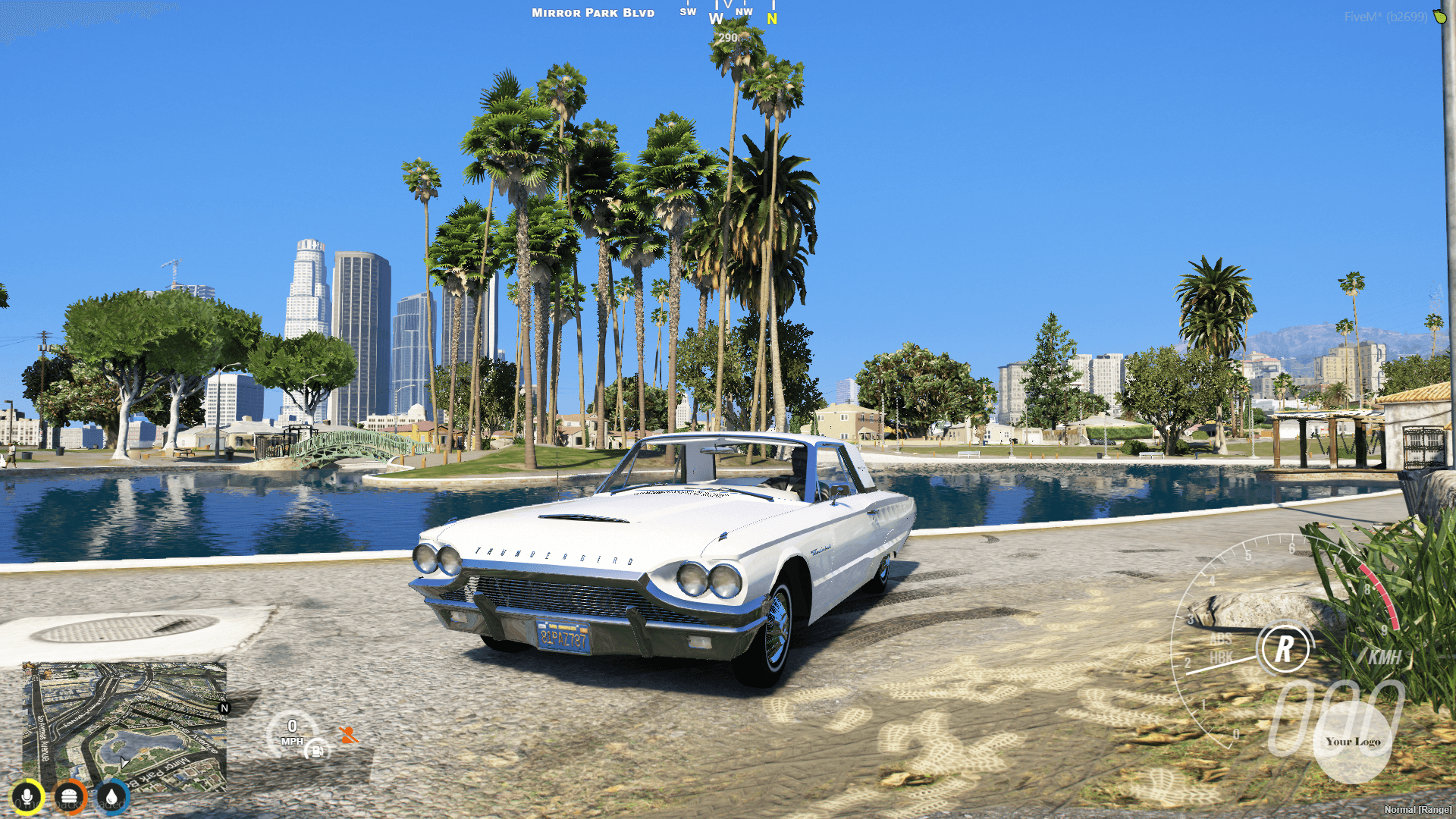Click the SW label on the compass bar
The height and width of the screenshot is (819, 1456).
click(688, 12)
